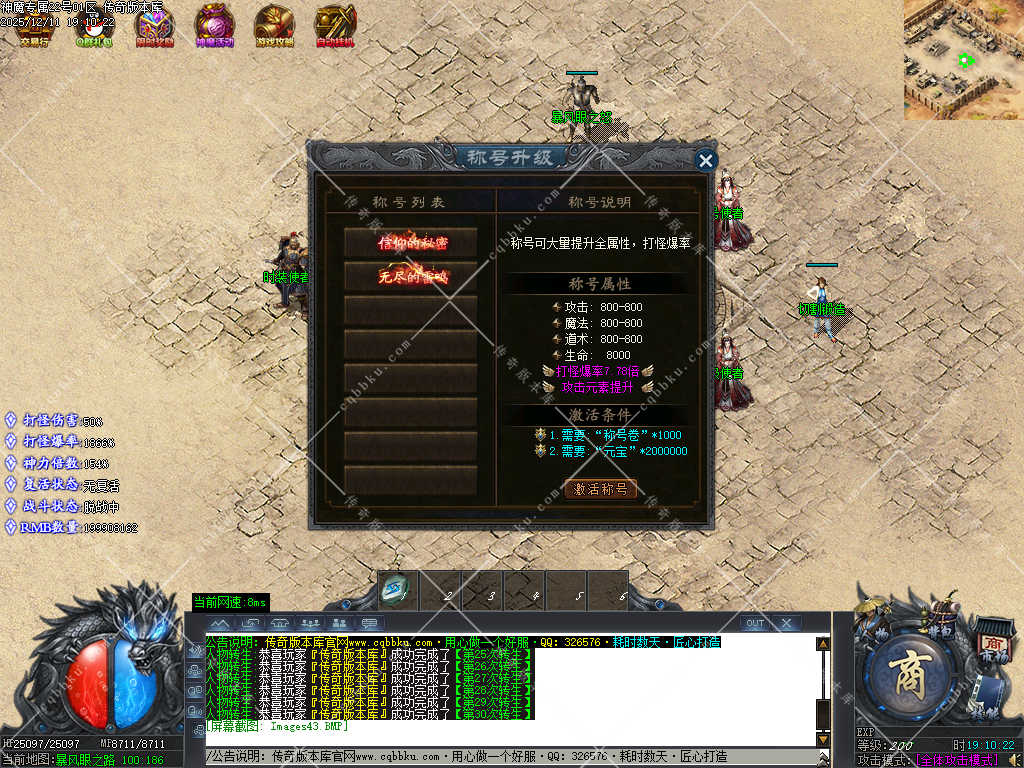
Task: Click the 激活称号 activate title button
Action: [600, 489]
